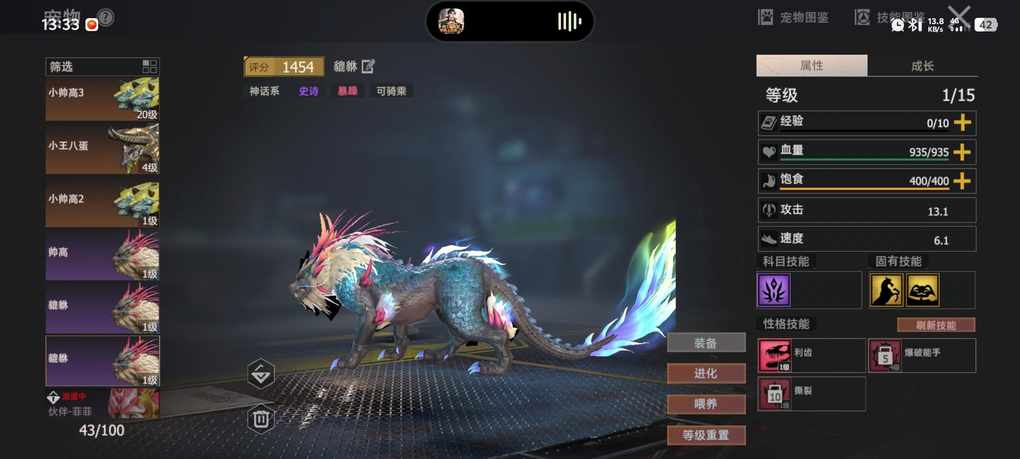Choose 等级重置 to reset level
The image size is (1020, 459).
pos(706,435)
